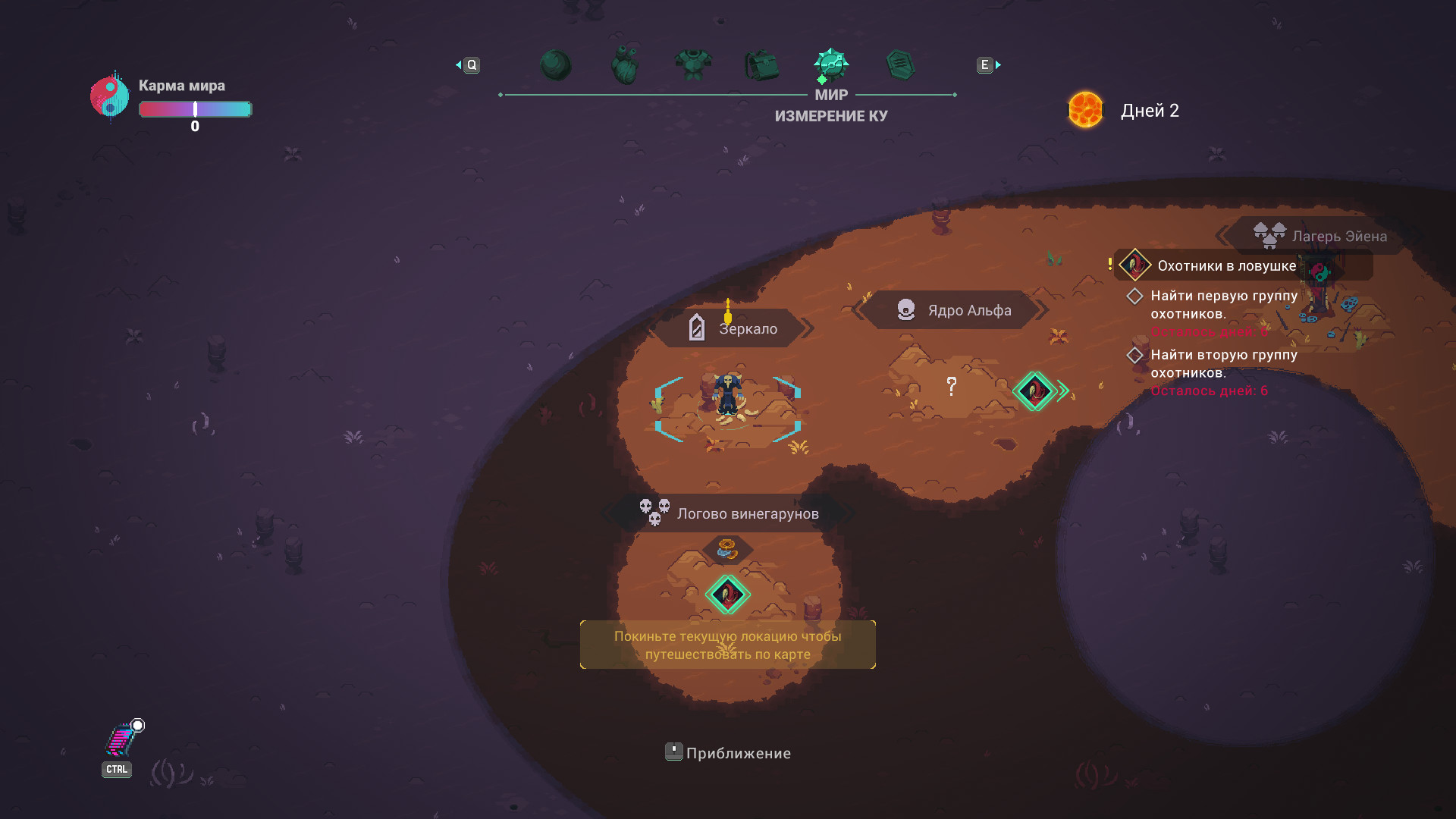The image size is (1456, 819).
Task: Choose the Ядро Альфа location label
Action: (953, 310)
